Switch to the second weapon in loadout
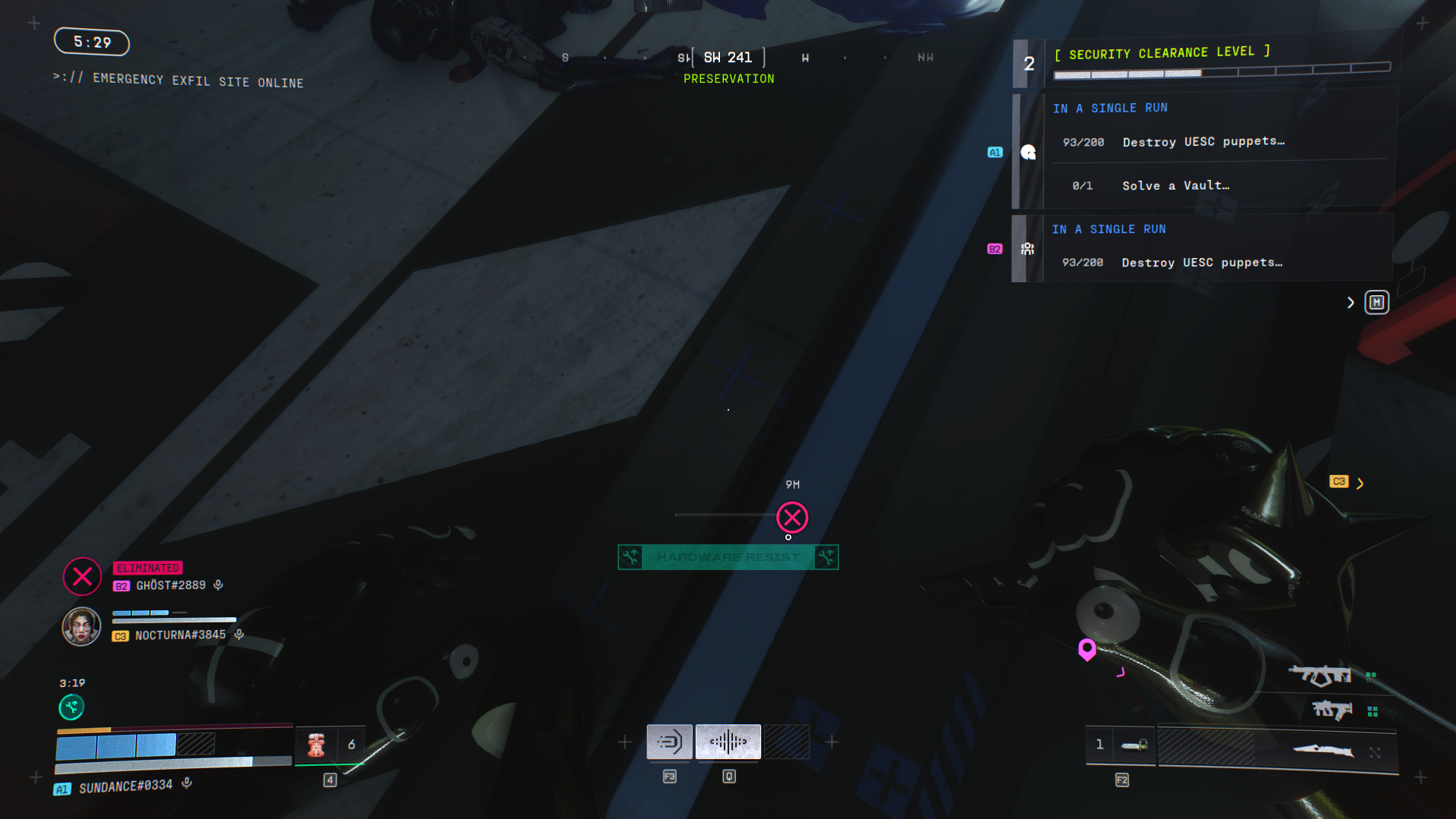This screenshot has width=1456, height=819. point(1332,710)
